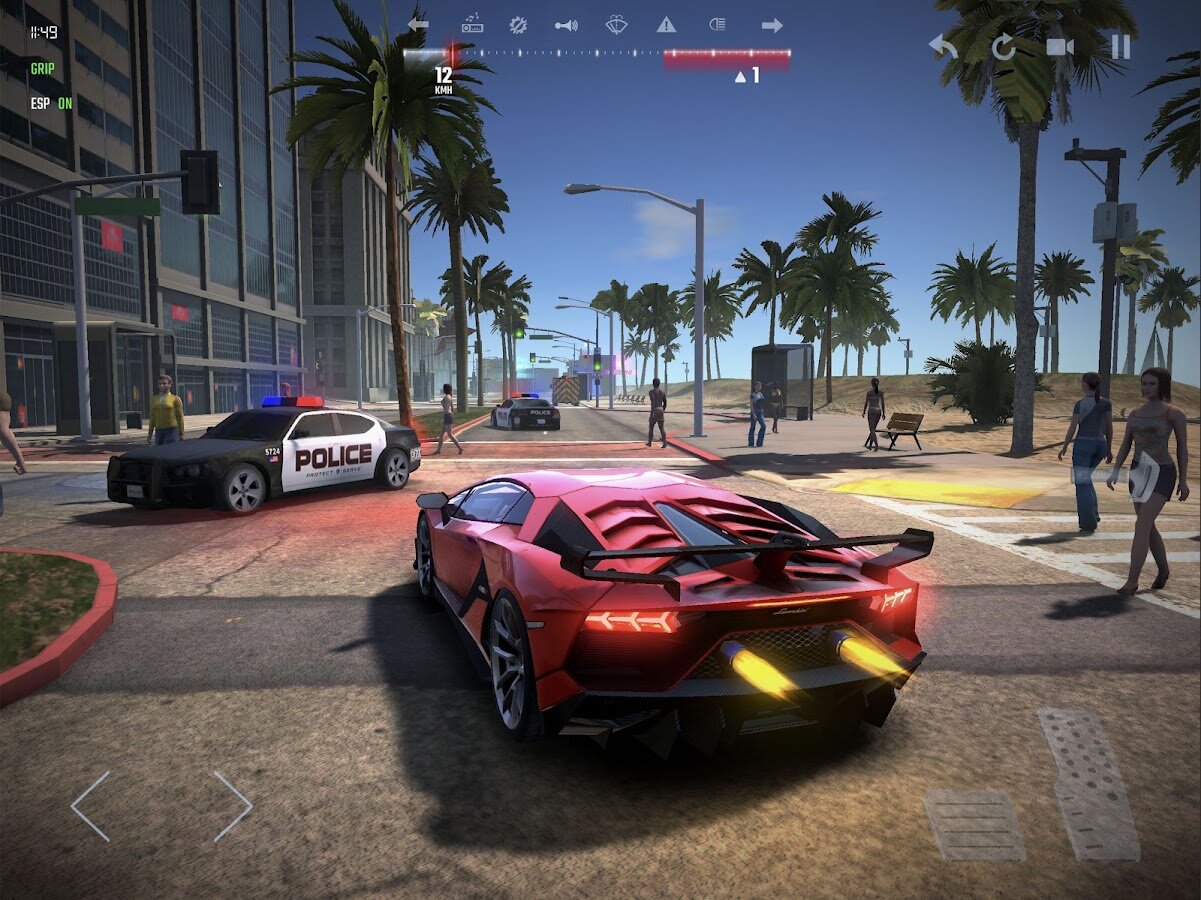The height and width of the screenshot is (900, 1201).
Task: Switch on the headlights icon
Action: pos(717,25)
